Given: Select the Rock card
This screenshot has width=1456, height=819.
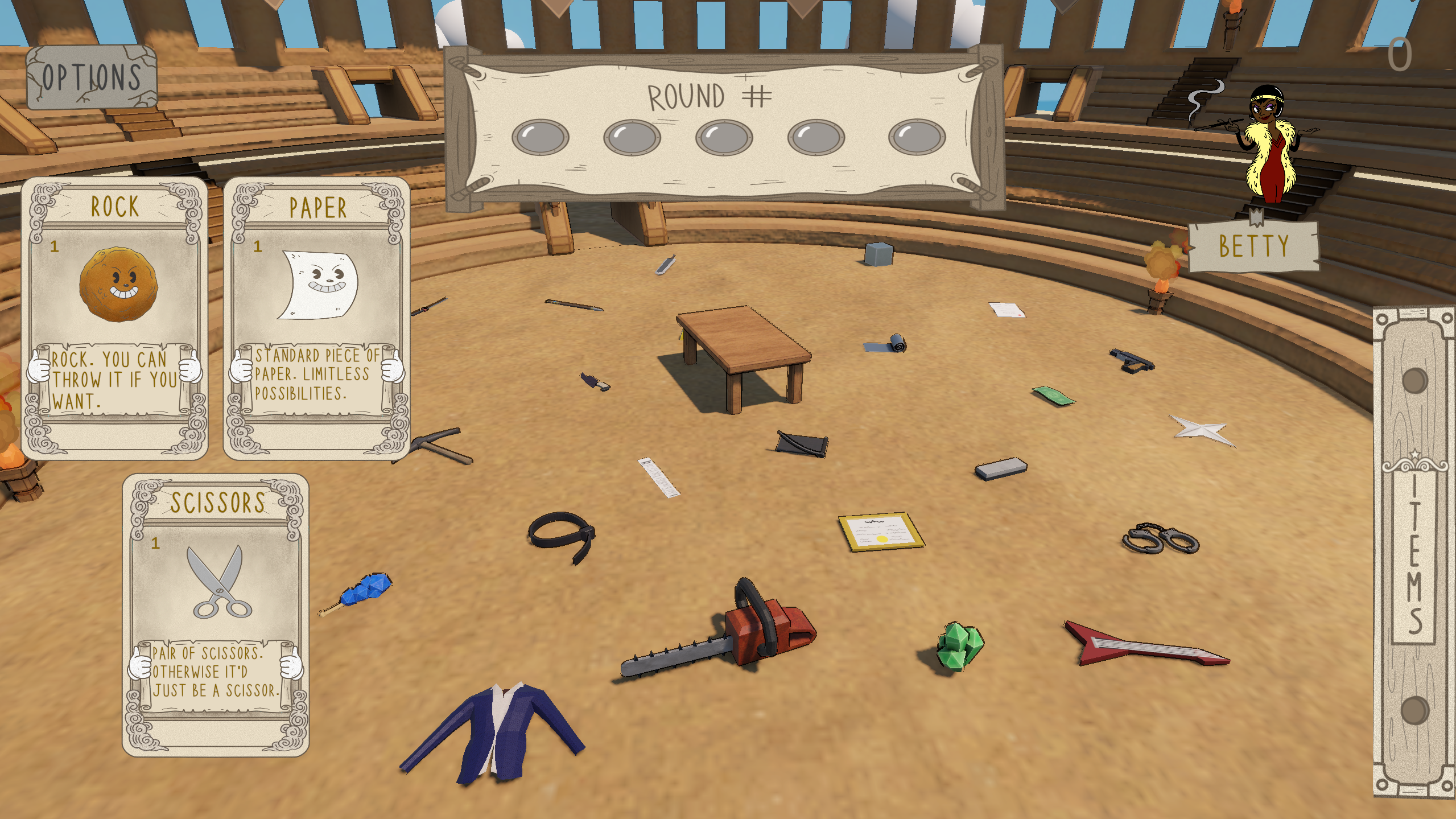Looking at the screenshot, I should (x=114, y=318).
